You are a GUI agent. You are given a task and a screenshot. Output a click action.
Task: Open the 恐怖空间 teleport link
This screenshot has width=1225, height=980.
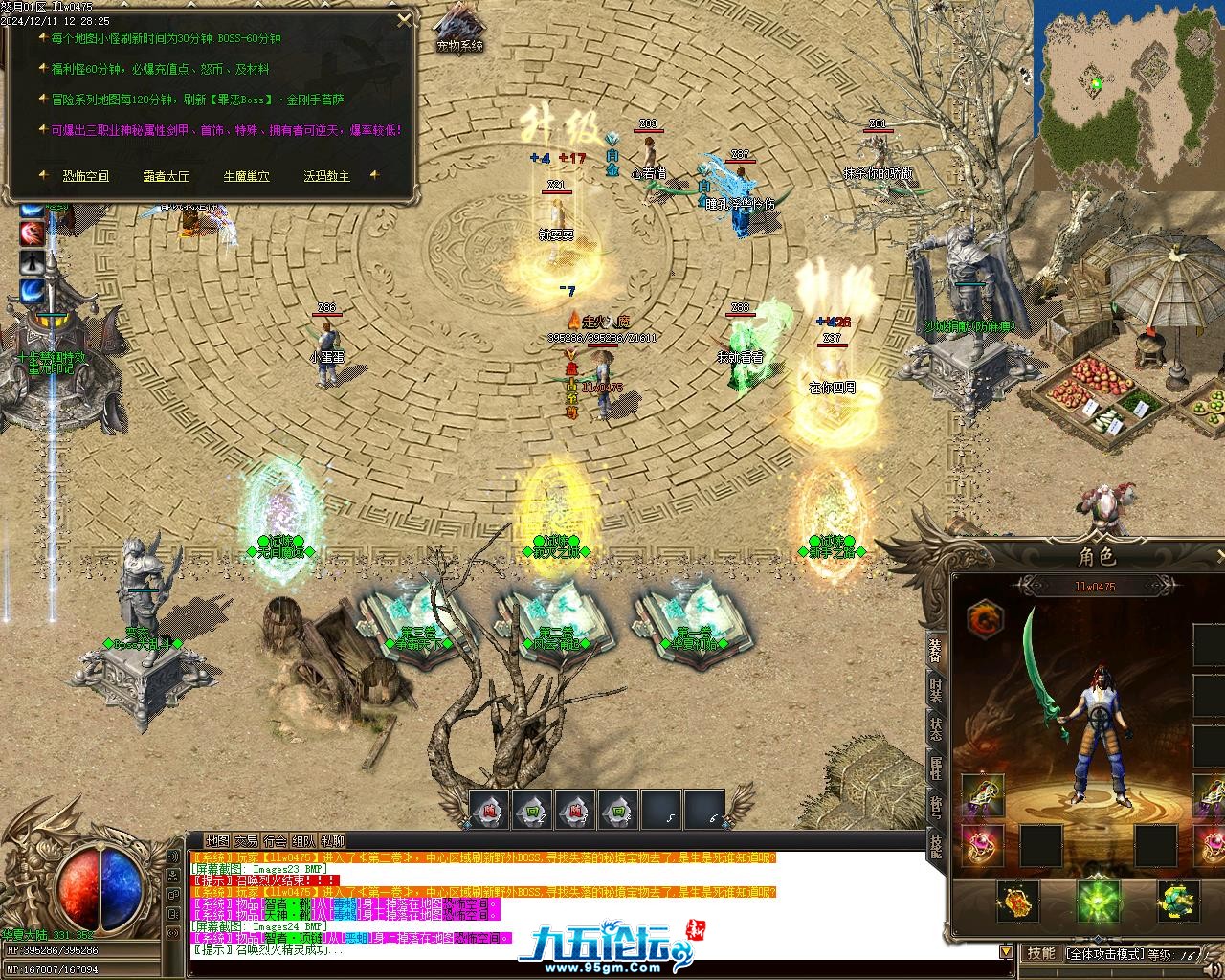point(86,176)
